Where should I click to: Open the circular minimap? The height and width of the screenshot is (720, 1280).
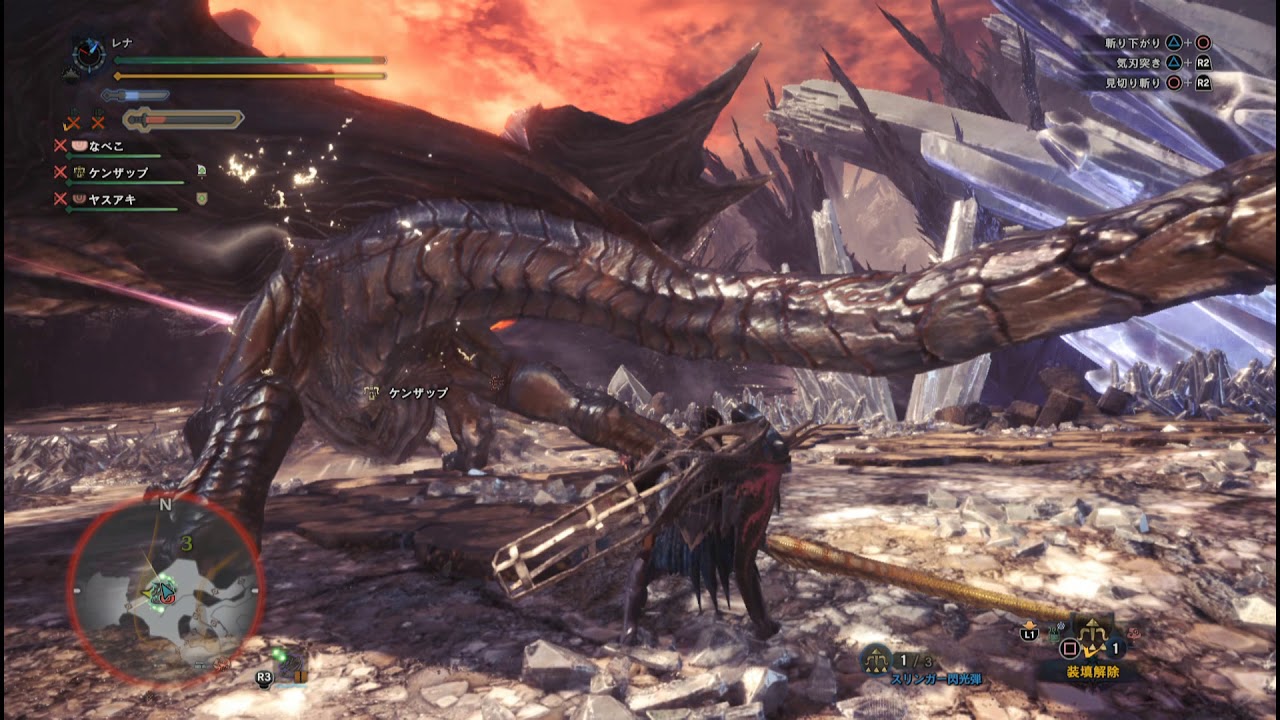click(x=165, y=592)
